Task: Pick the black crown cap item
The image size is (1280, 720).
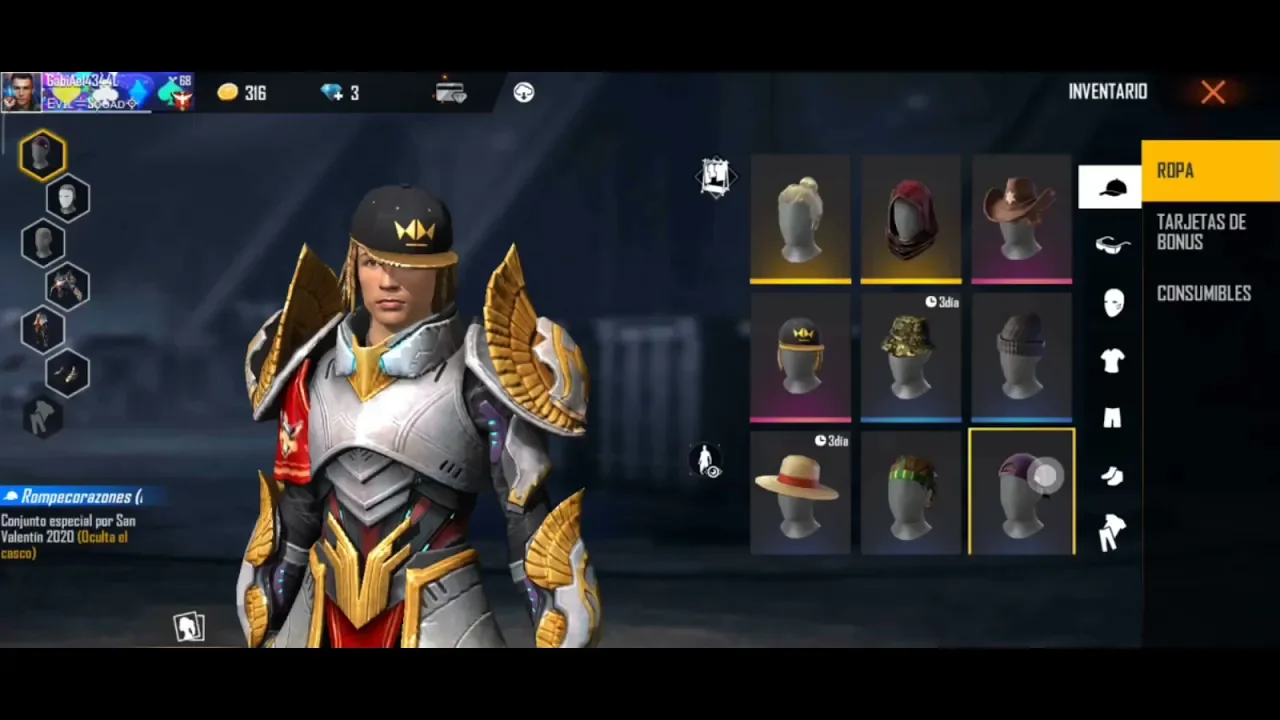Action: pyautogui.click(x=800, y=357)
